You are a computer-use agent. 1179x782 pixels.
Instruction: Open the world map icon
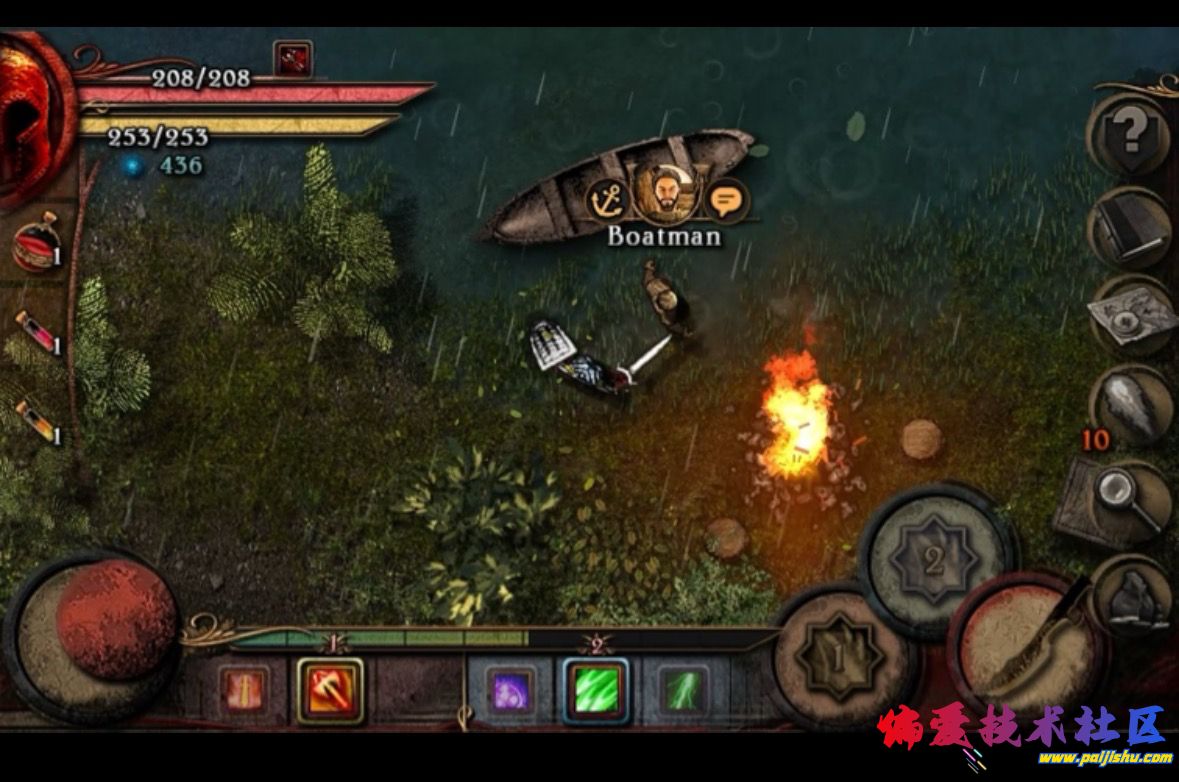(x=1130, y=318)
